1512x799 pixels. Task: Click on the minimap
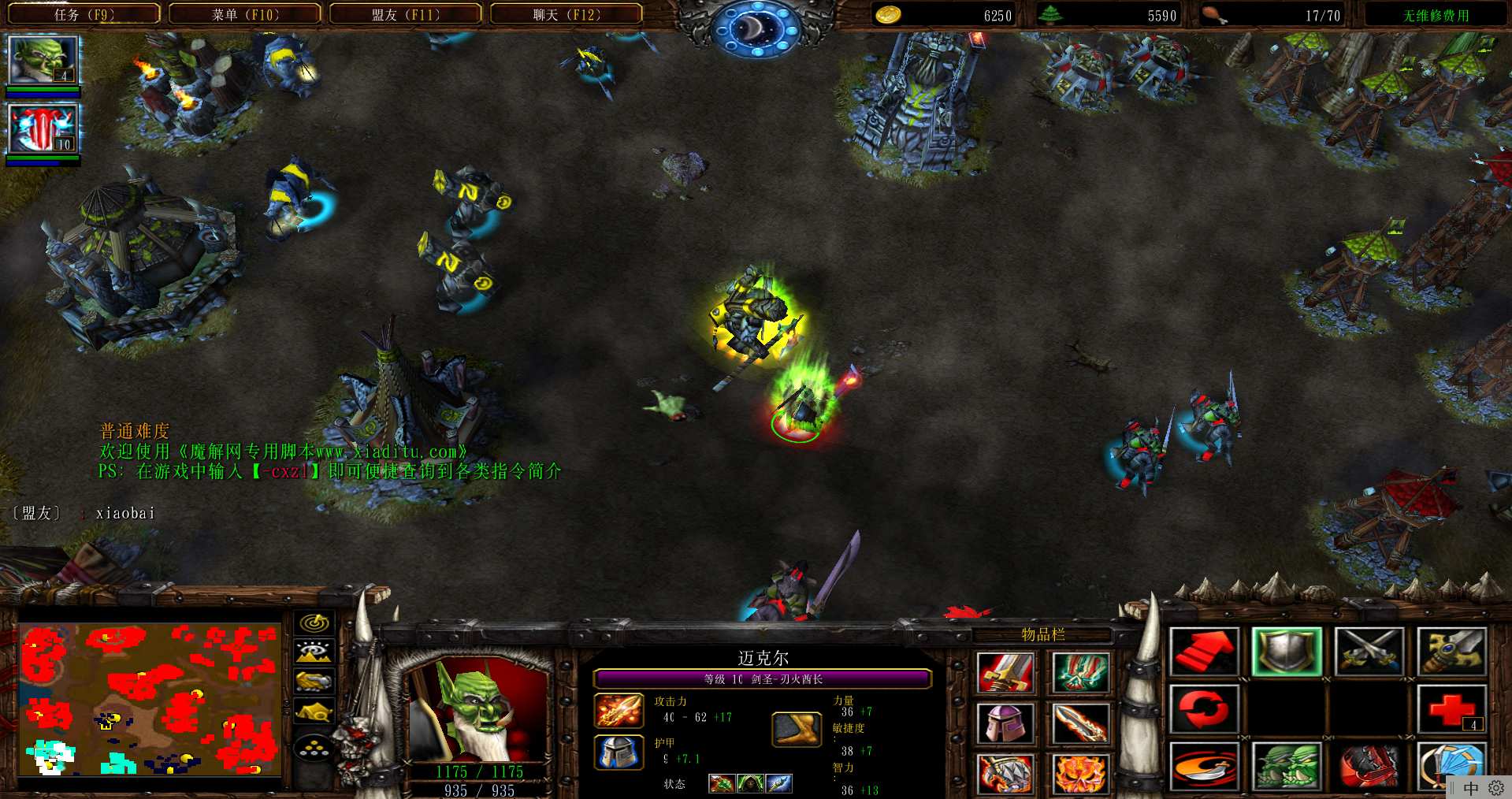click(150, 699)
